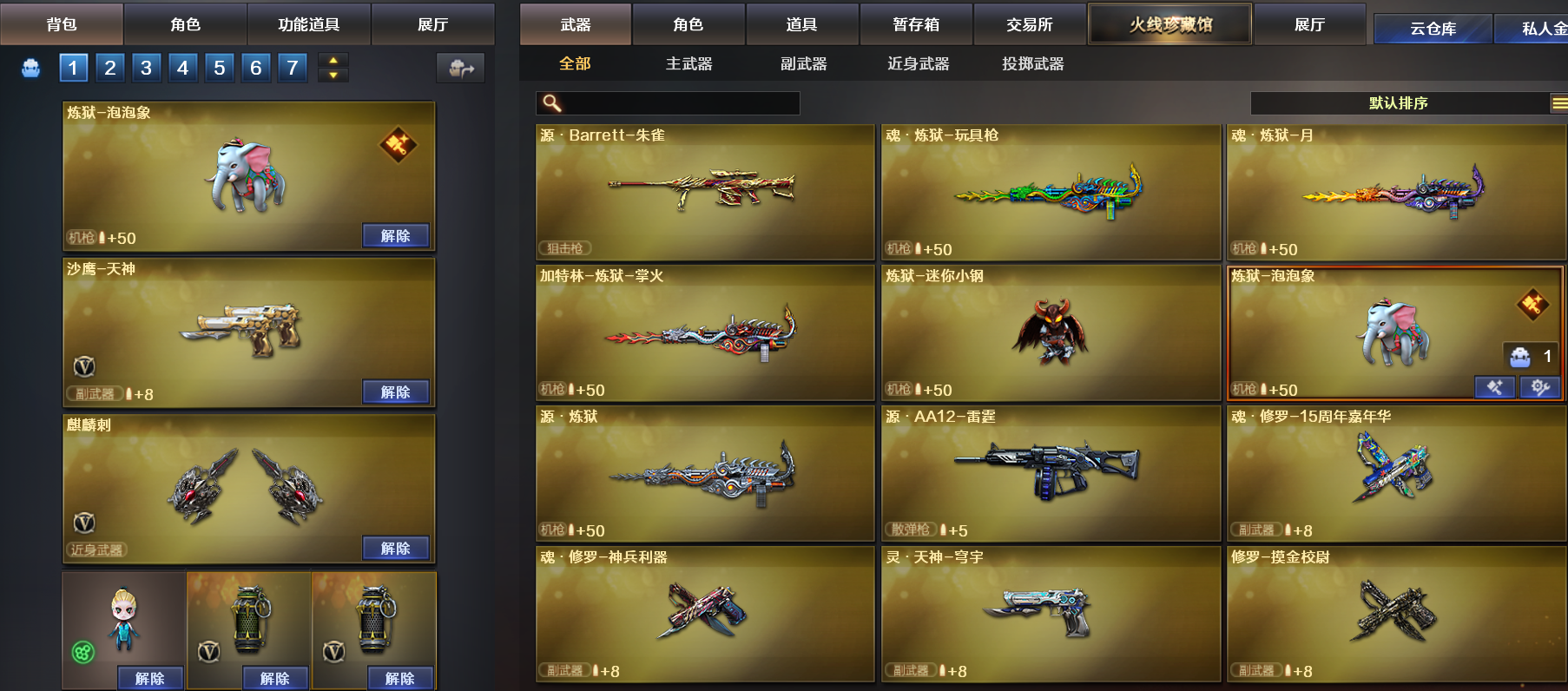Show the 副武器 category
Image resolution: width=1568 pixels, height=691 pixels.
click(x=803, y=64)
